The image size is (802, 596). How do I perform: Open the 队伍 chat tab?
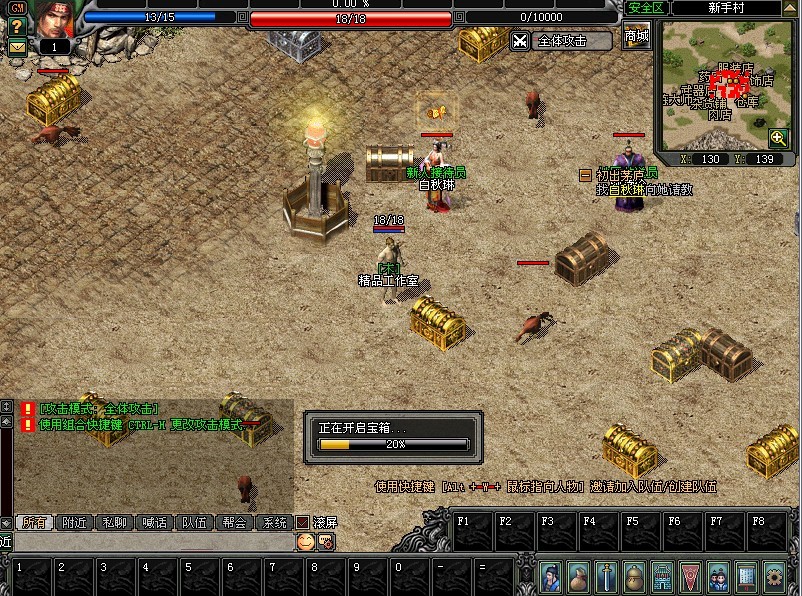pyautogui.click(x=194, y=522)
